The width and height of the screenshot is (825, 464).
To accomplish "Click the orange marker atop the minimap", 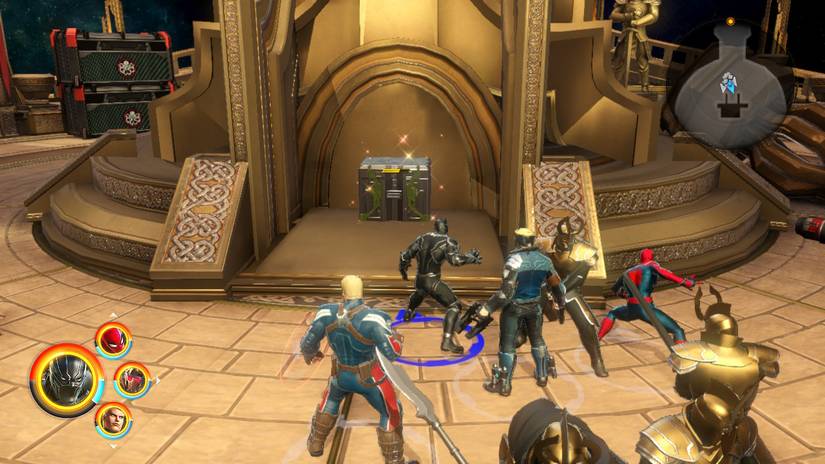I will 731,21.
